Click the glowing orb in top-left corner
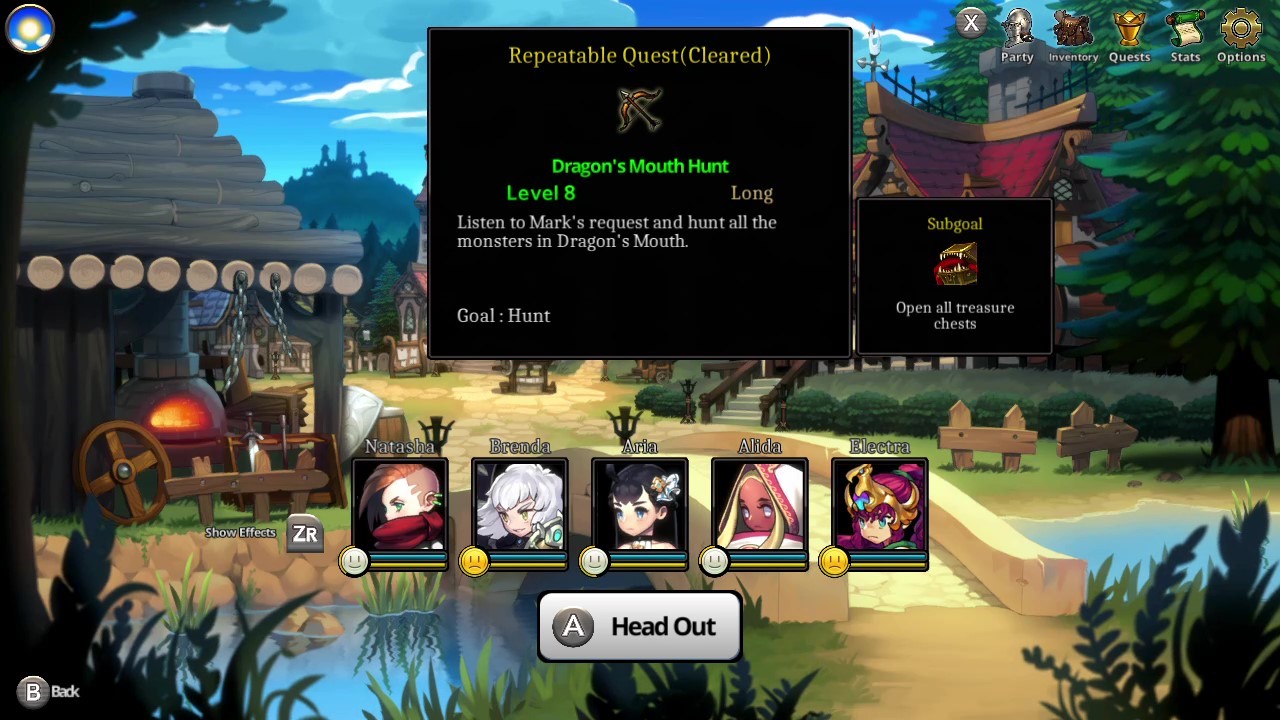 30,28
